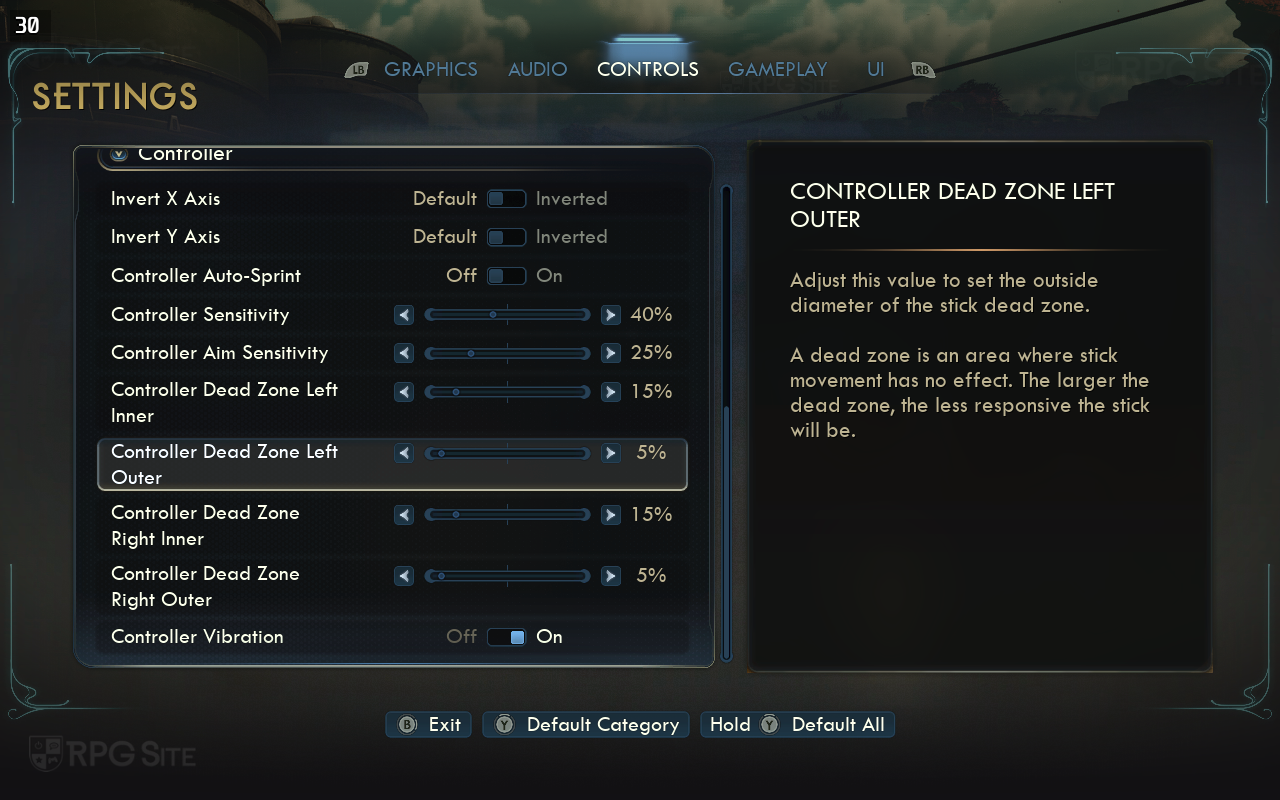Open the Audio settings tab
Screen dimensions: 1280x800
pyautogui.click(x=537, y=69)
